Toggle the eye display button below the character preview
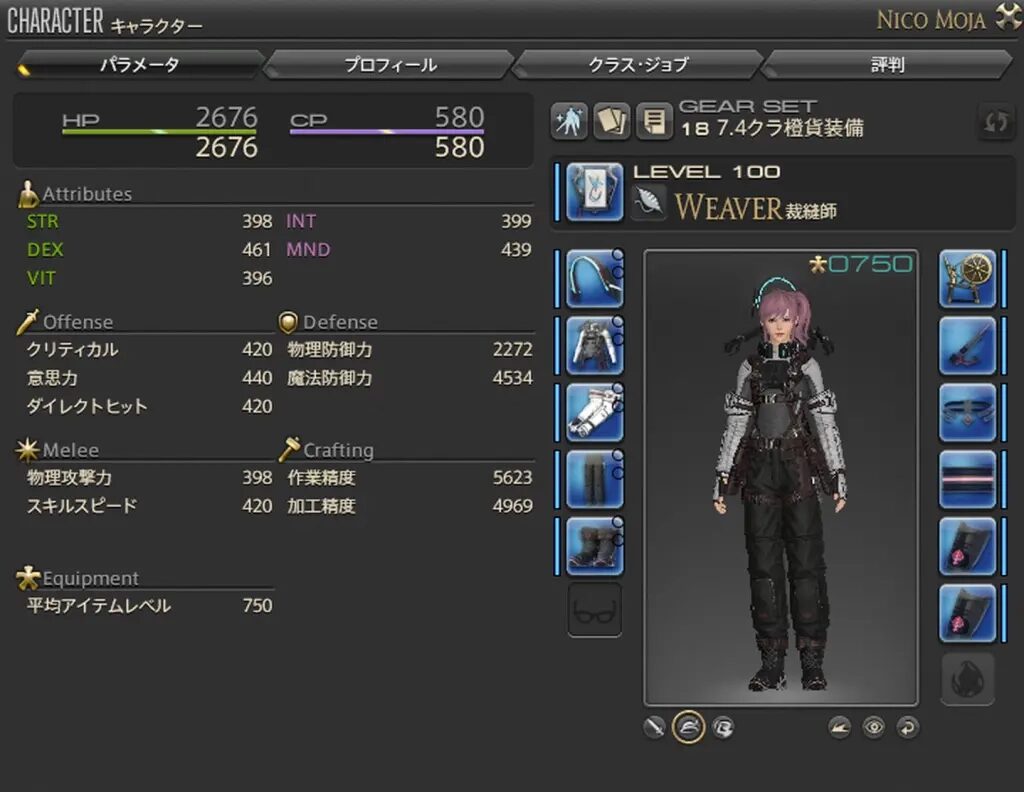 [x=874, y=727]
